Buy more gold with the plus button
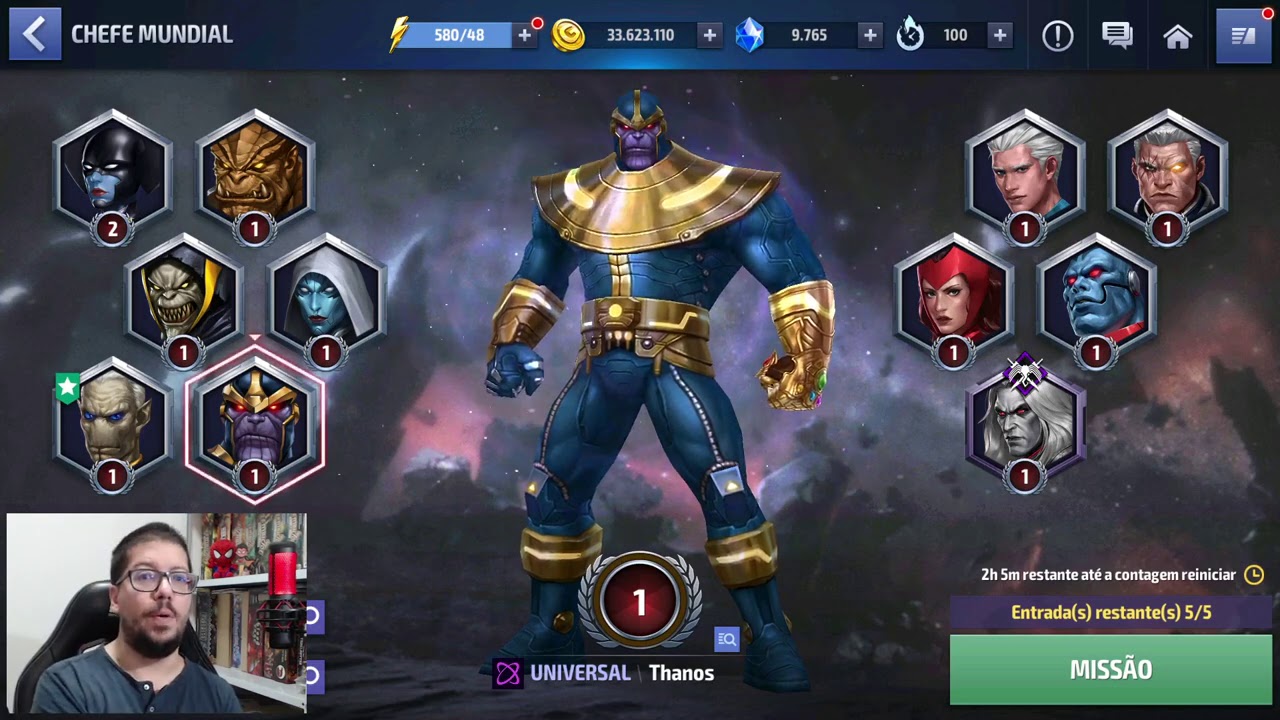 [x=709, y=35]
